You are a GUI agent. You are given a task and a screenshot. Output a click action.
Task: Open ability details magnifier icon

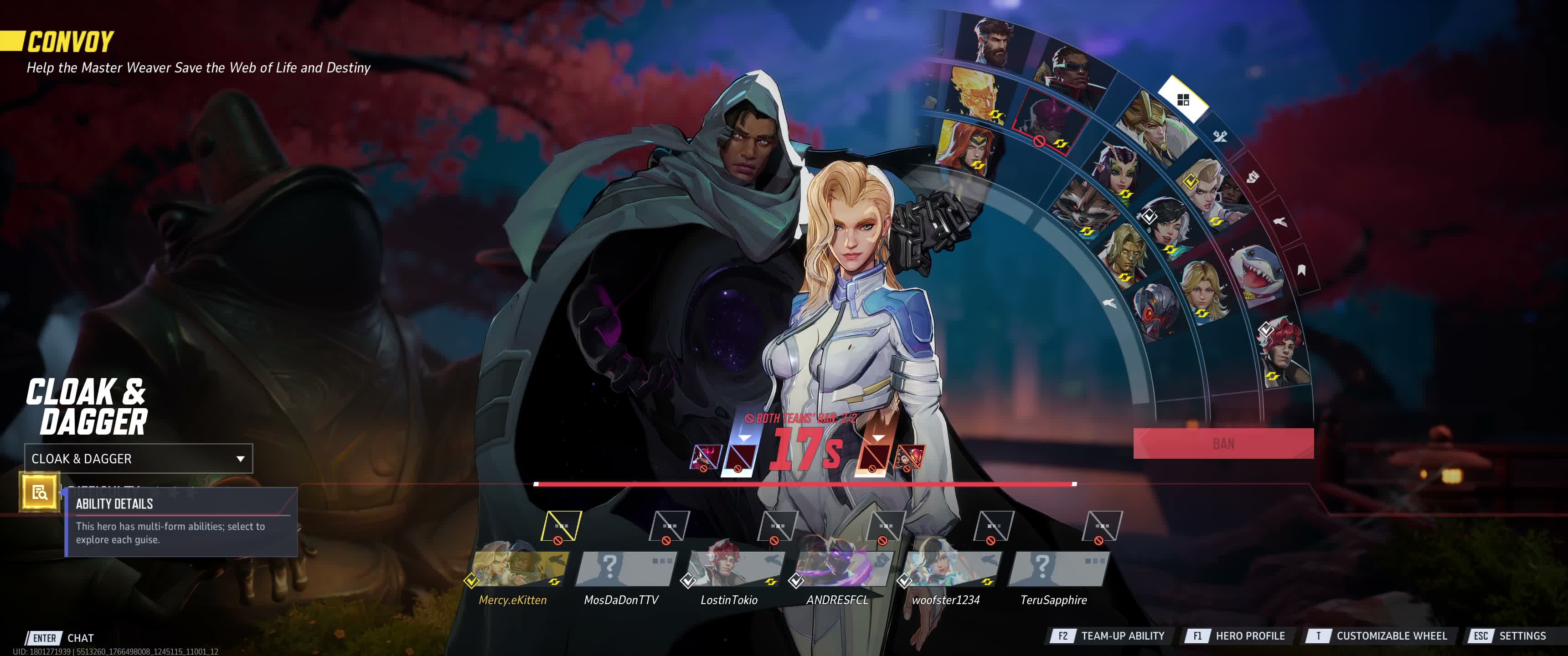point(40,492)
